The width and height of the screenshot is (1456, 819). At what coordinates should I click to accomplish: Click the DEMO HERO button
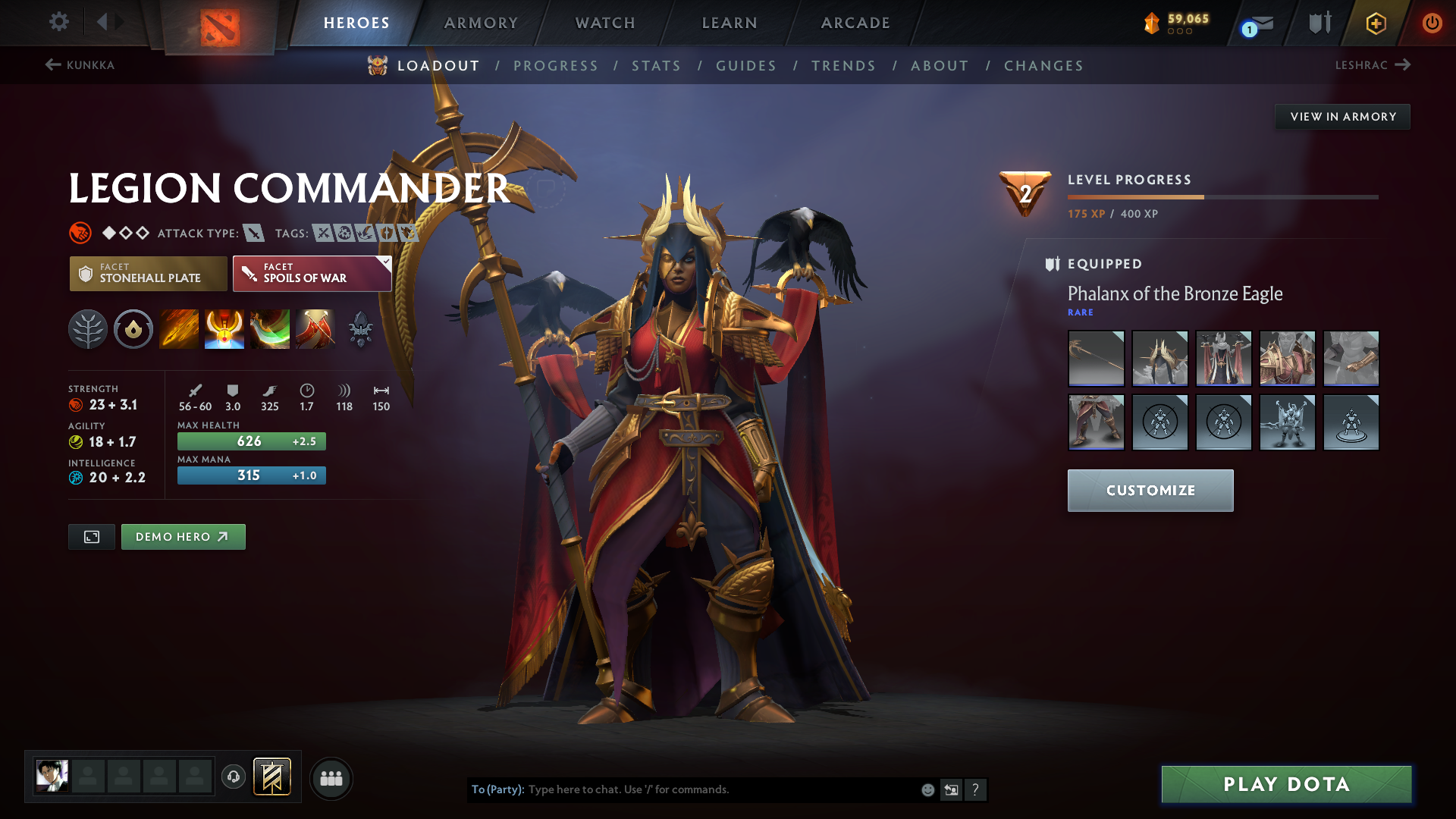[183, 536]
